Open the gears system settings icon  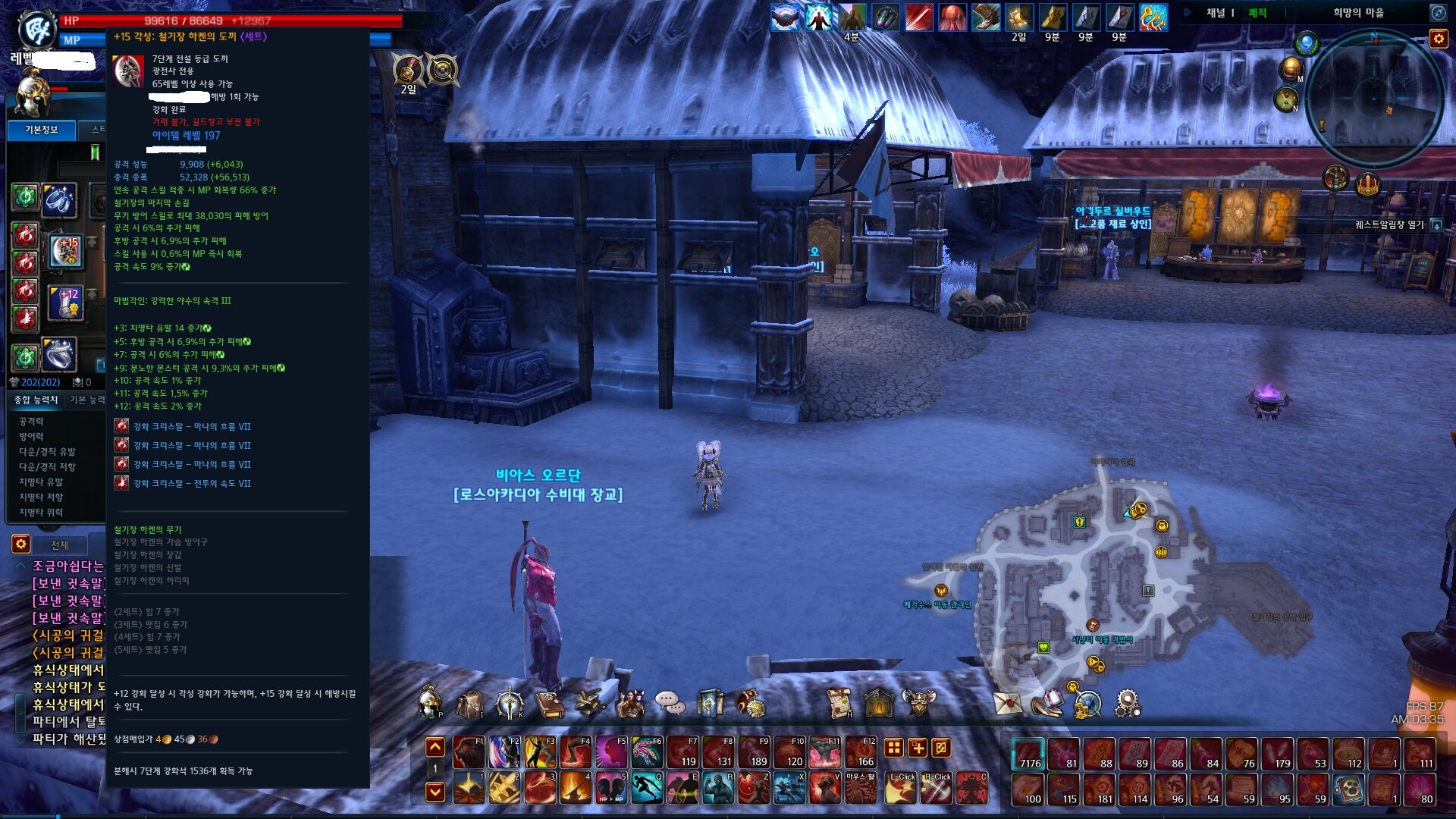[1128, 704]
